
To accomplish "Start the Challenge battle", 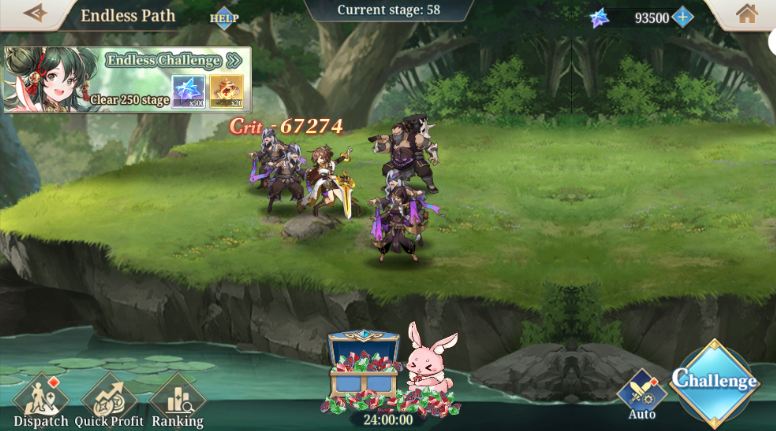I will (x=715, y=381).
